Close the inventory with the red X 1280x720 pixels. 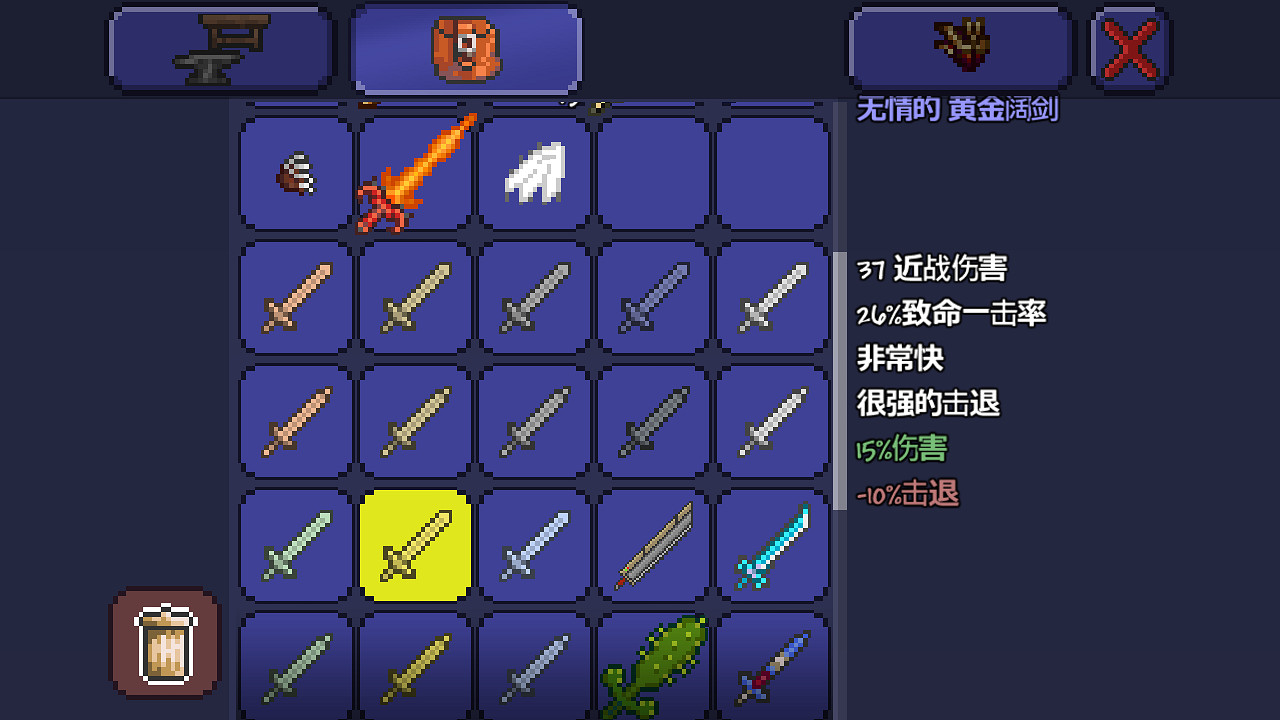(x=1129, y=47)
